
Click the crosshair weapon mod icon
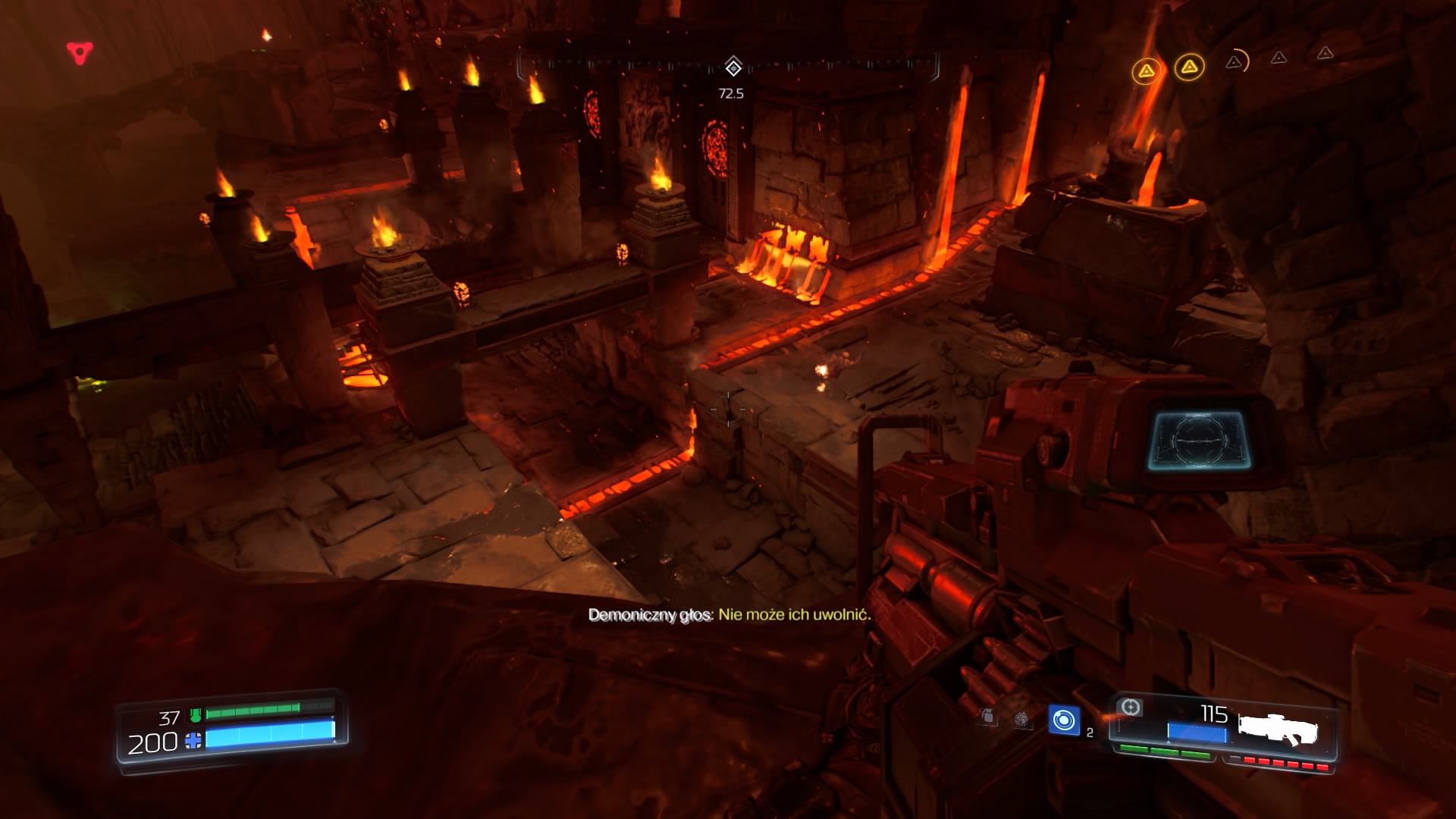click(x=1130, y=708)
